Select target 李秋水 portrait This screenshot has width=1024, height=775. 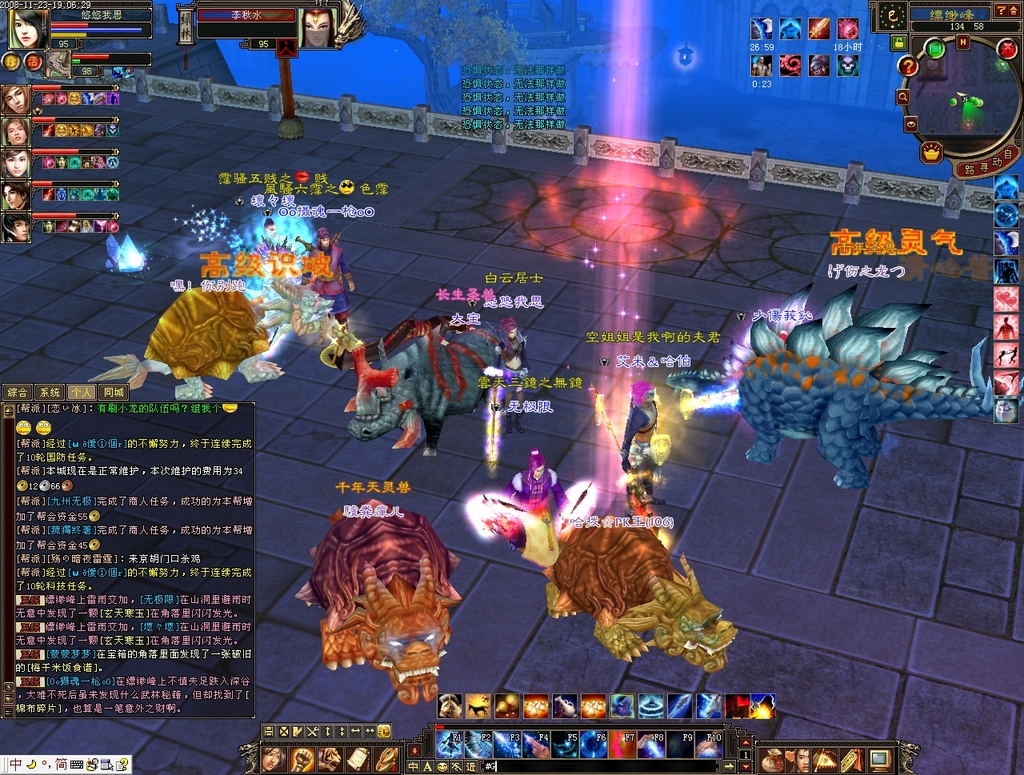click(317, 28)
